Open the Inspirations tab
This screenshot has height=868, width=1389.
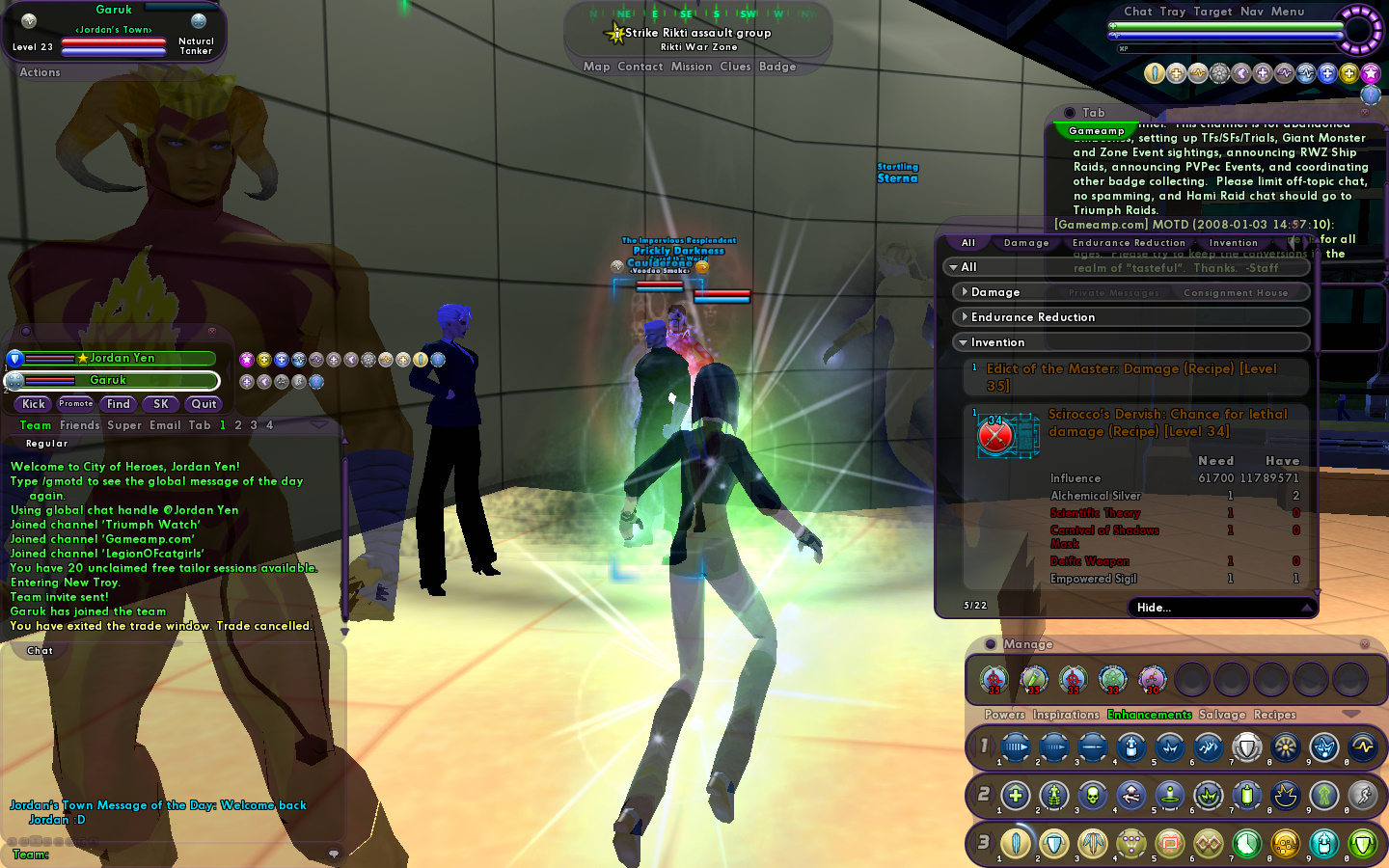tap(1065, 715)
